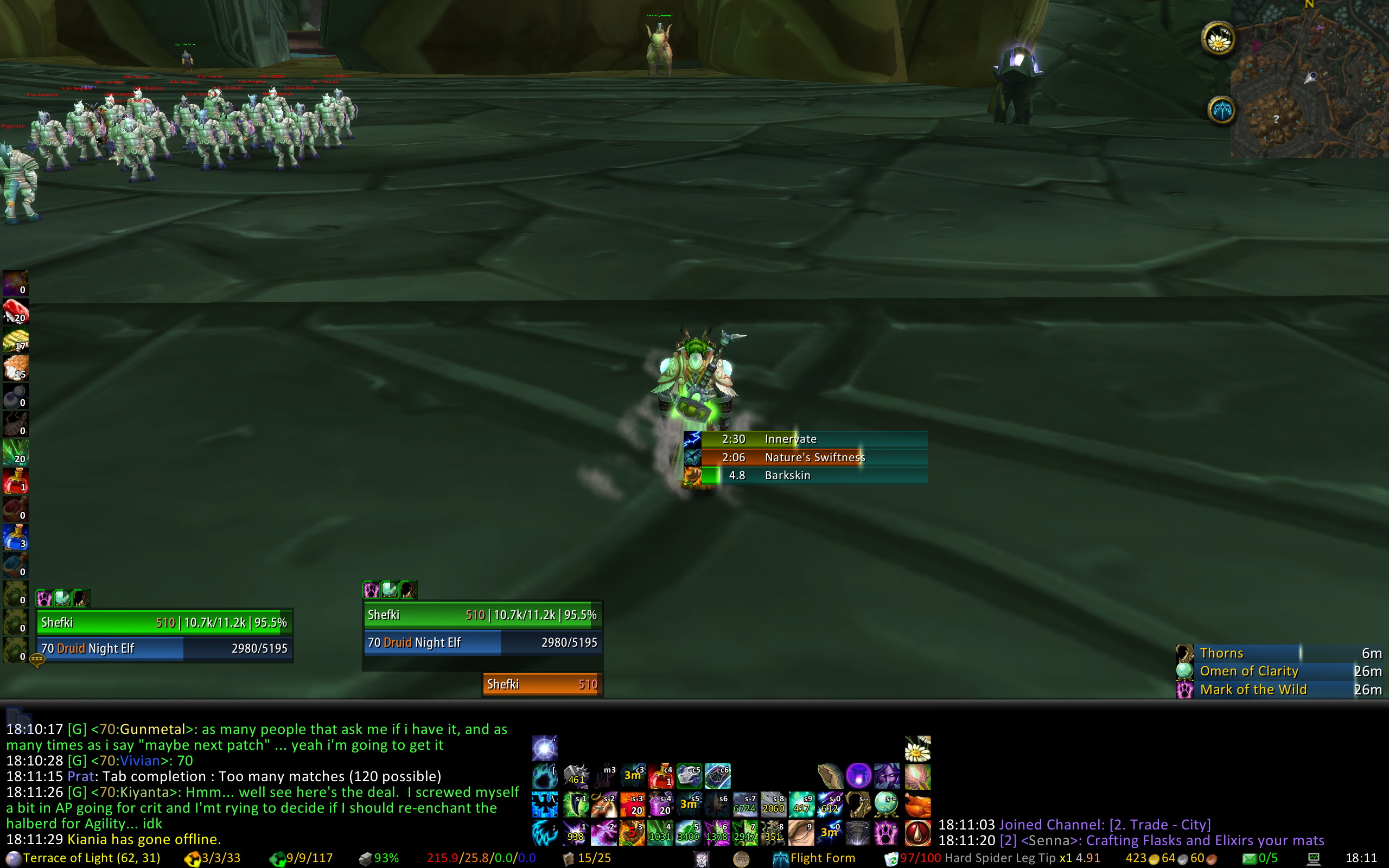Cast the glowing white starburst spell icon
Screen dimensions: 1389x868
pyautogui.click(x=544, y=749)
